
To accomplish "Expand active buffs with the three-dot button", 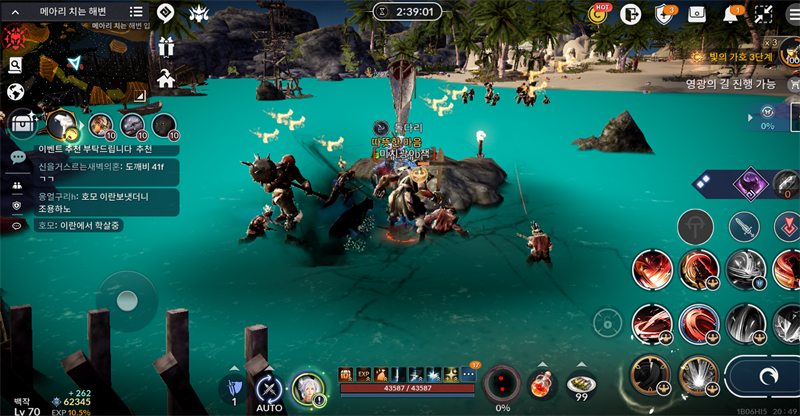I will tap(469, 374).
